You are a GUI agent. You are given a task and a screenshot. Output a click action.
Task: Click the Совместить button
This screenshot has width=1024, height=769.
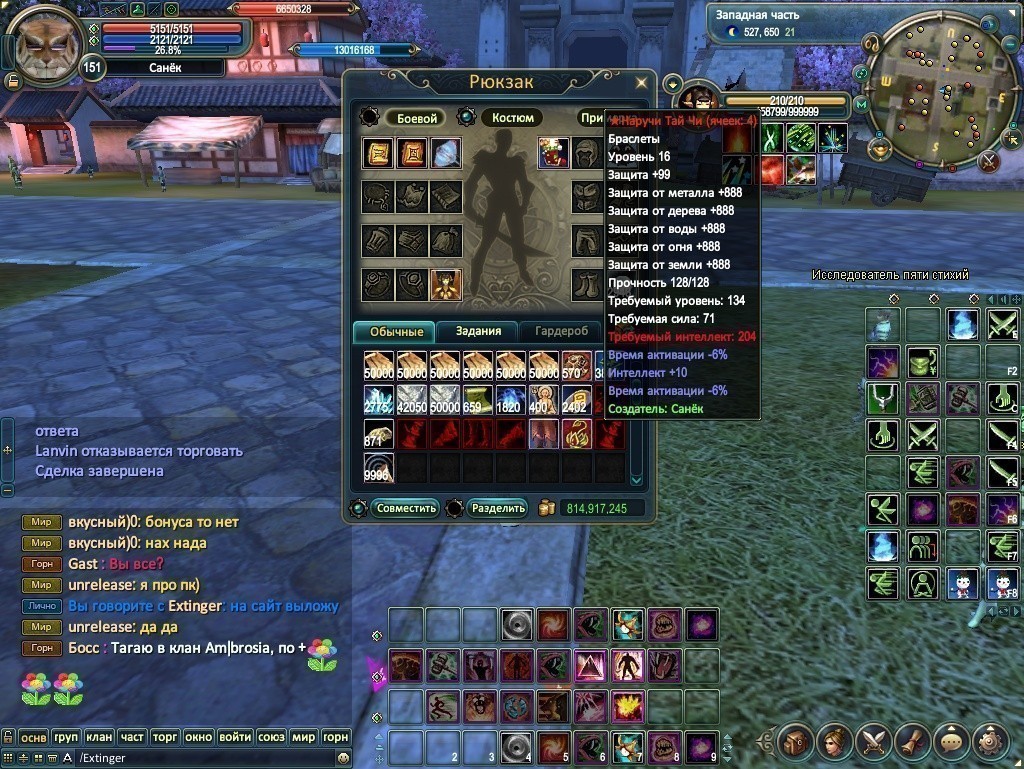[x=406, y=508]
